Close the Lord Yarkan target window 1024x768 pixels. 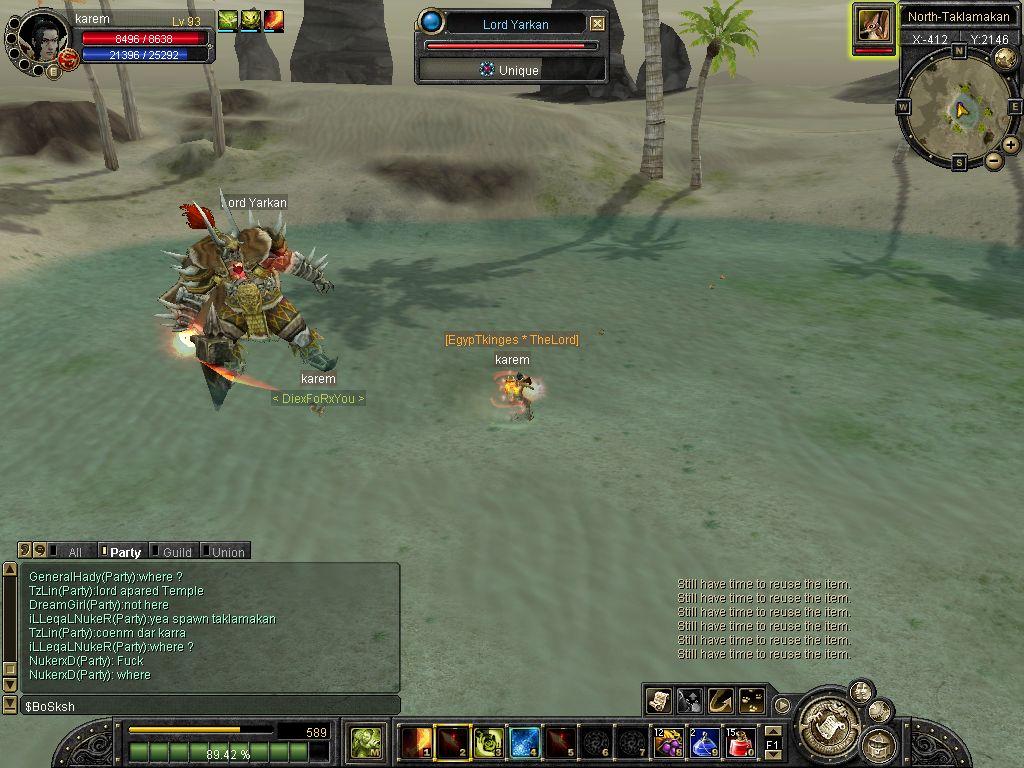point(597,24)
